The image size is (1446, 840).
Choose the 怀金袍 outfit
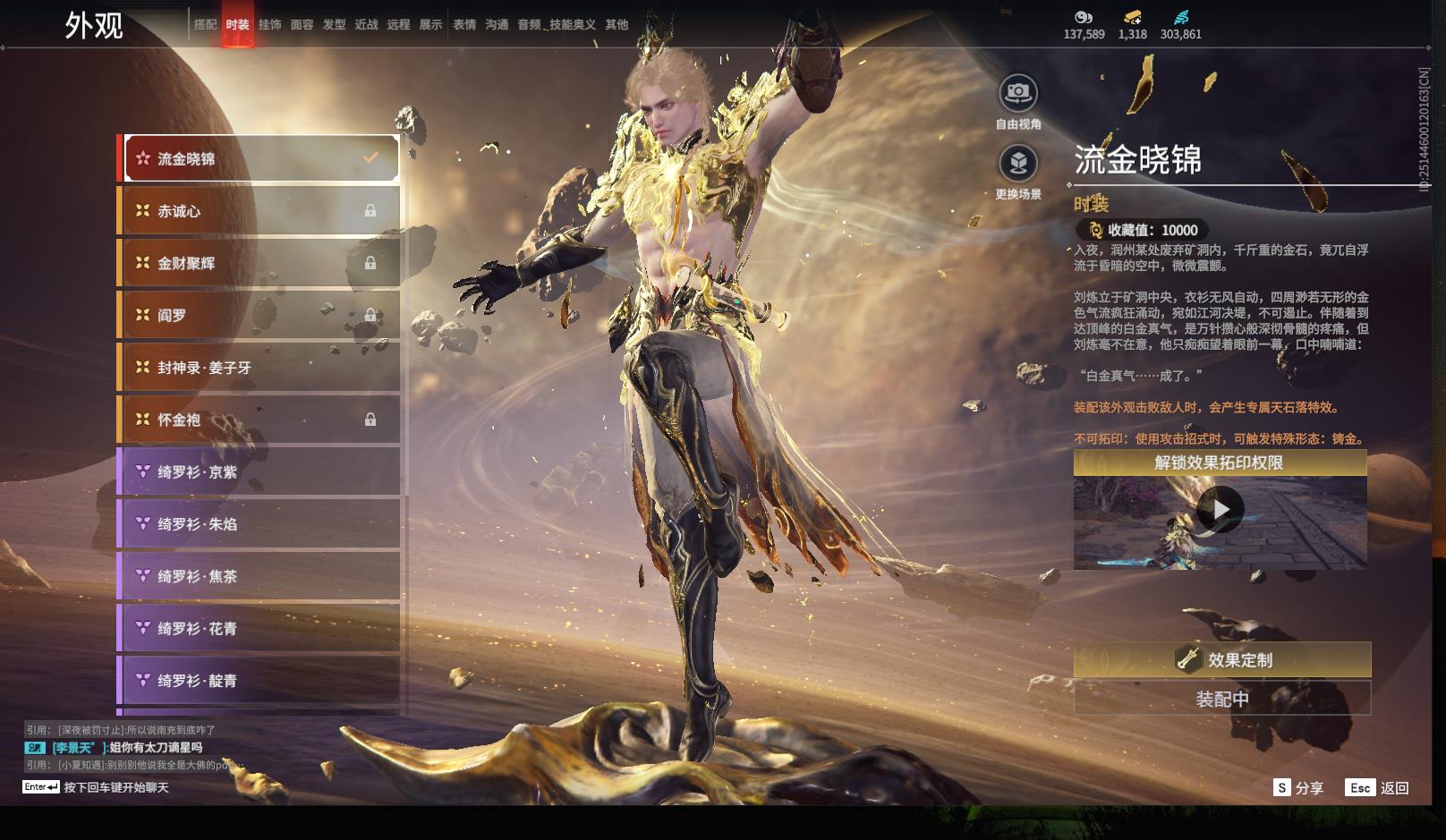click(x=259, y=420)
